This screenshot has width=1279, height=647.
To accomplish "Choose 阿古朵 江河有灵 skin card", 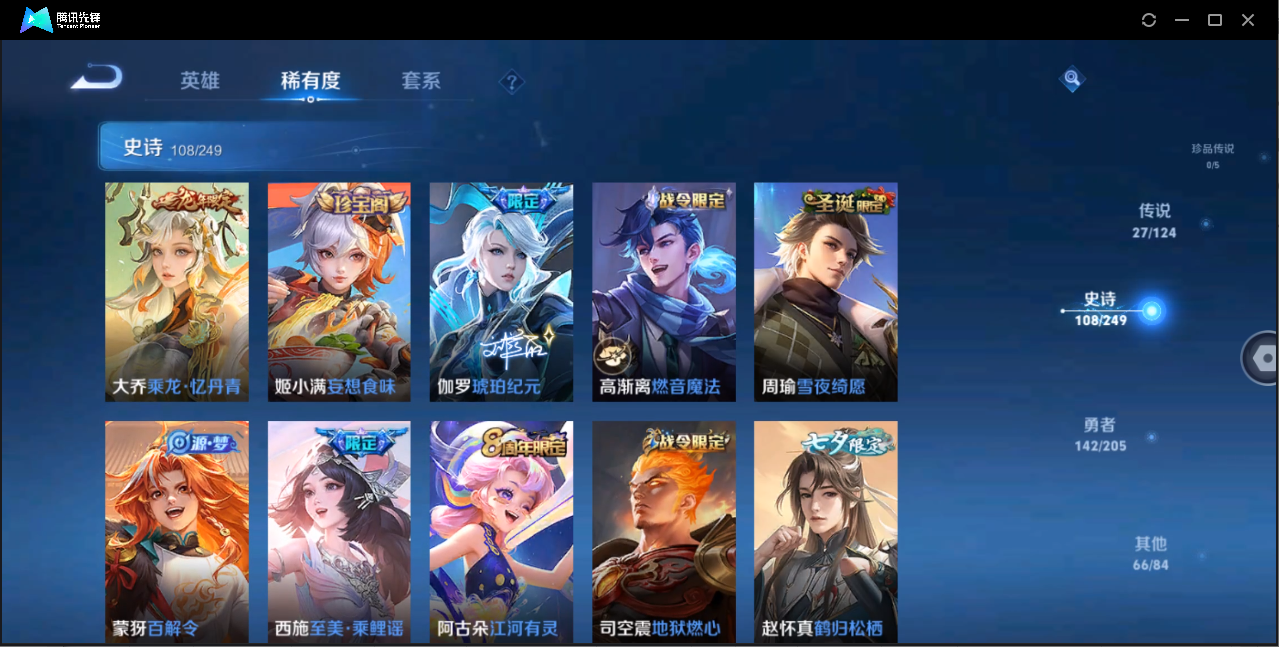I will pyautogui.click(x=501, y=531).
